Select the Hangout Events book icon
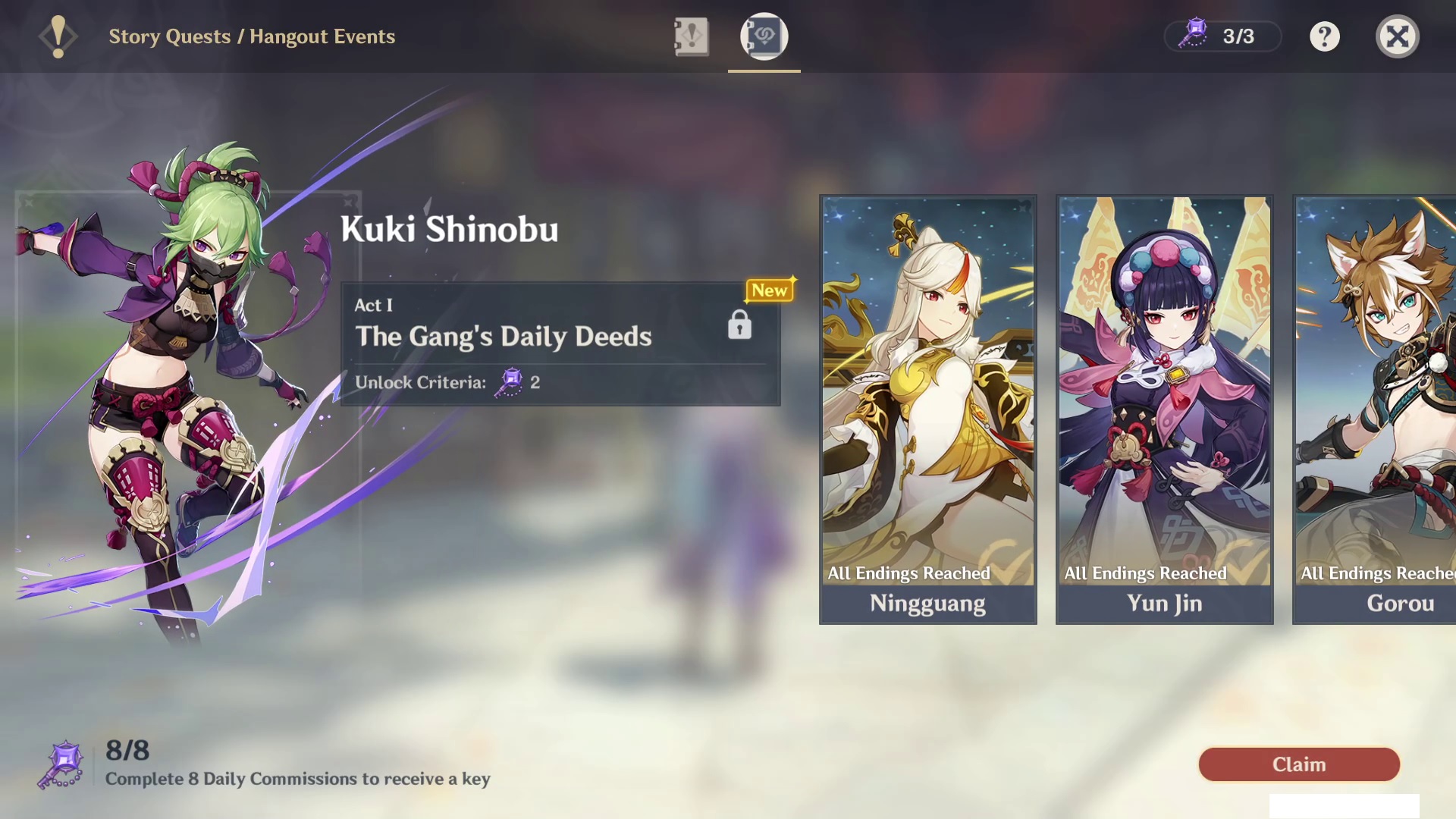 [x=764, y=36]
